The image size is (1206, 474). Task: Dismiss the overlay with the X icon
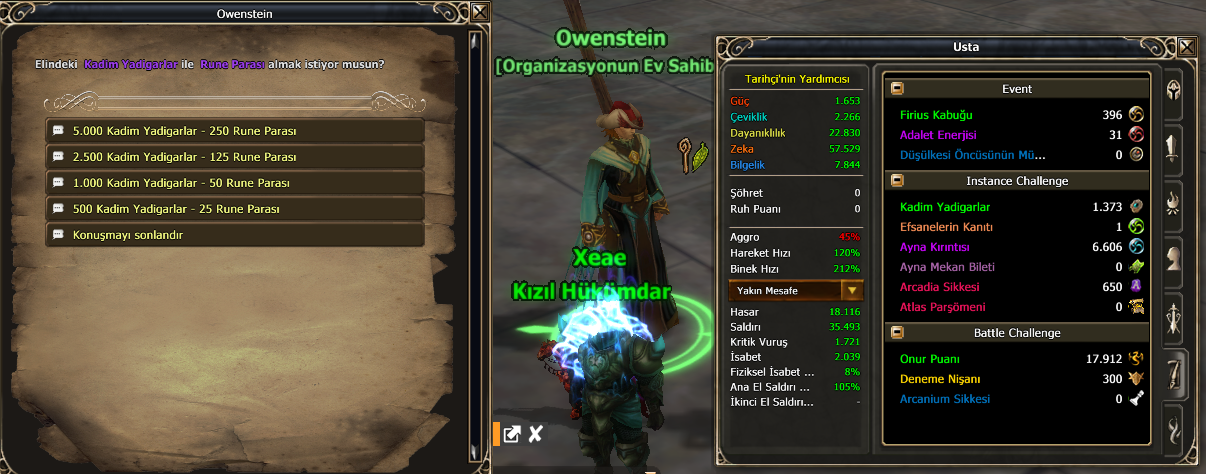click(x=535, y=434)
